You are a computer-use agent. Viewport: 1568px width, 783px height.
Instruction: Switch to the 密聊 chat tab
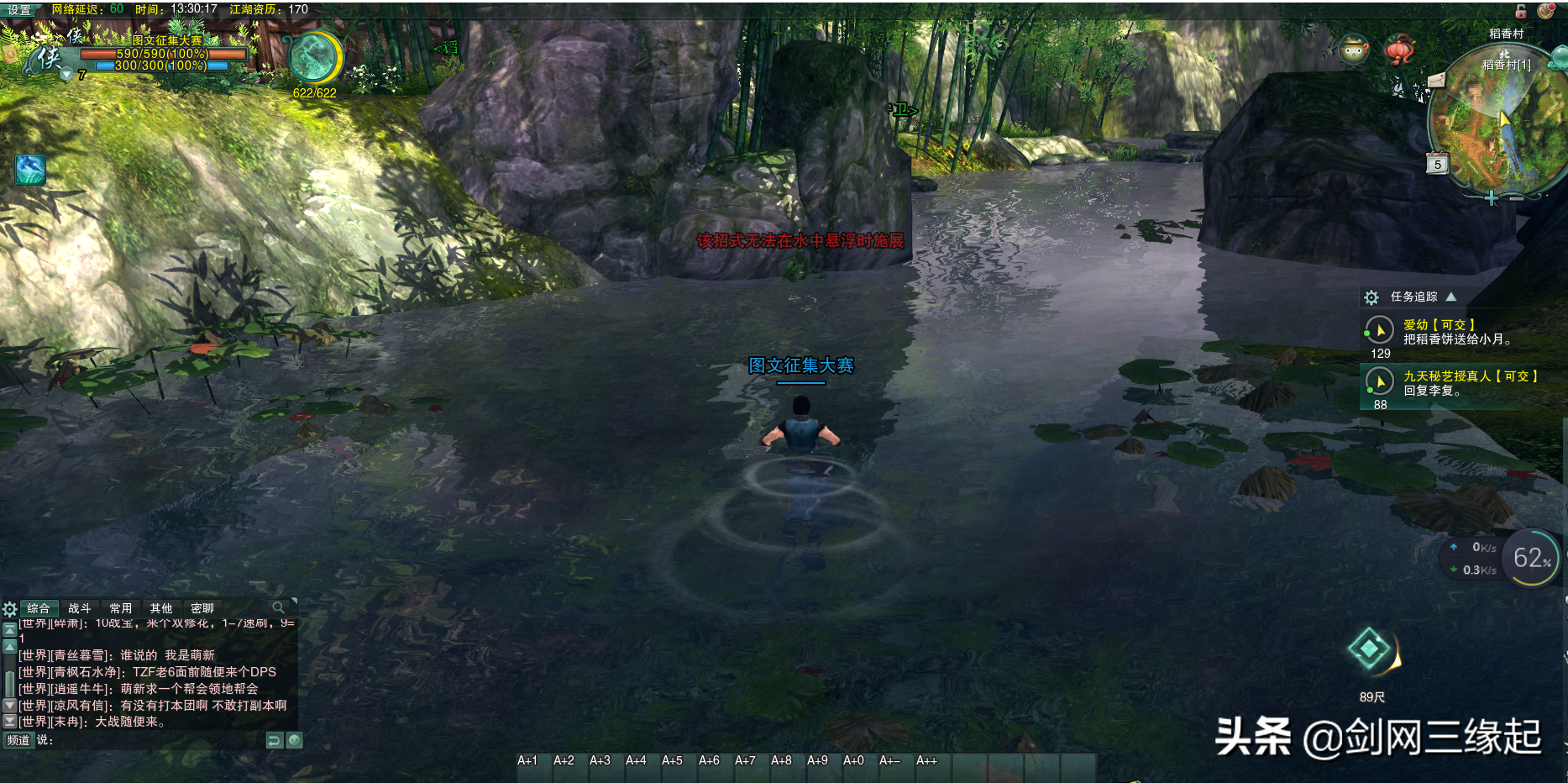point(202,608)
